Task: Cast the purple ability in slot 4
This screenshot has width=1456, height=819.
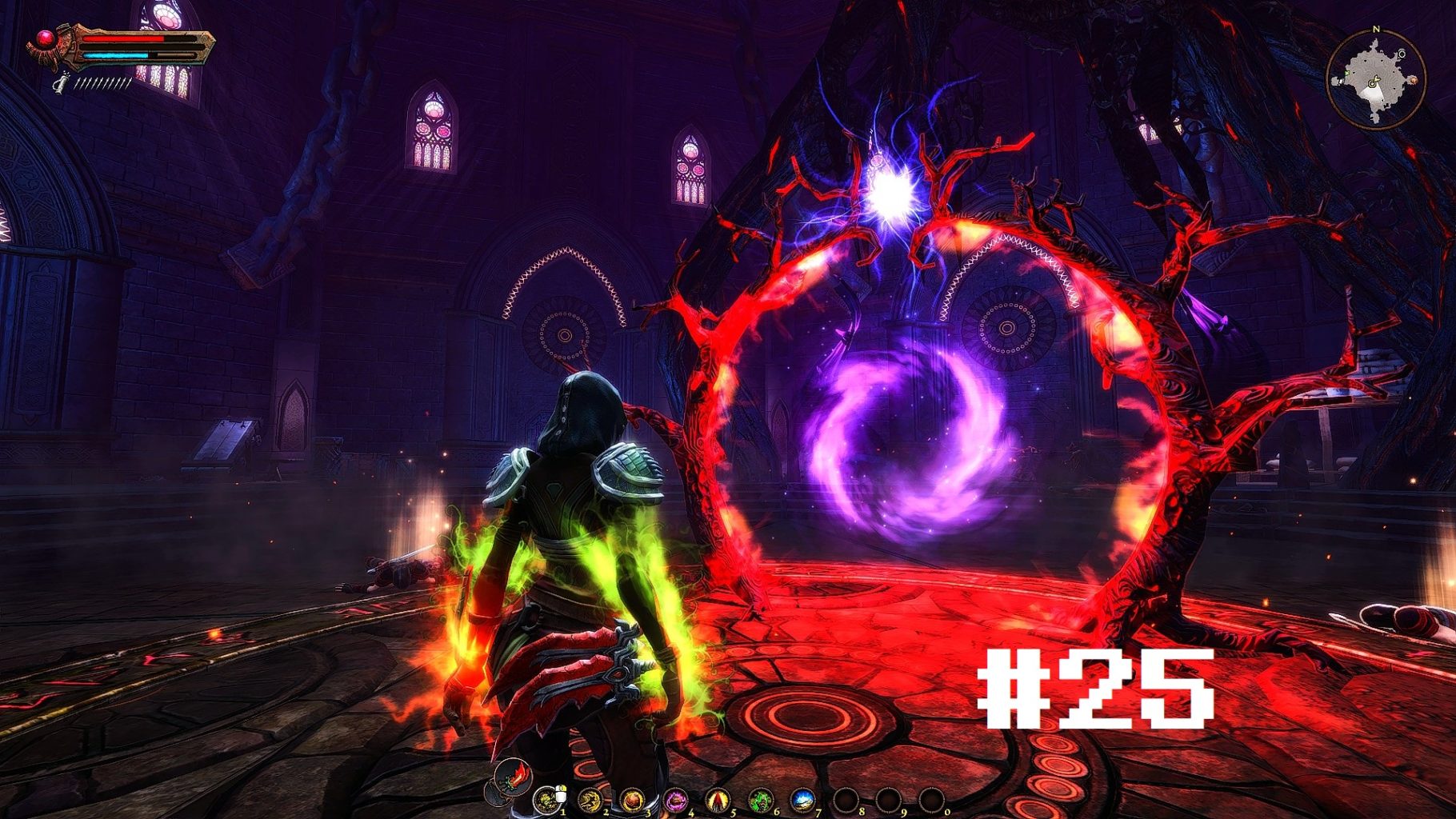Action: (x=675, y=799)
